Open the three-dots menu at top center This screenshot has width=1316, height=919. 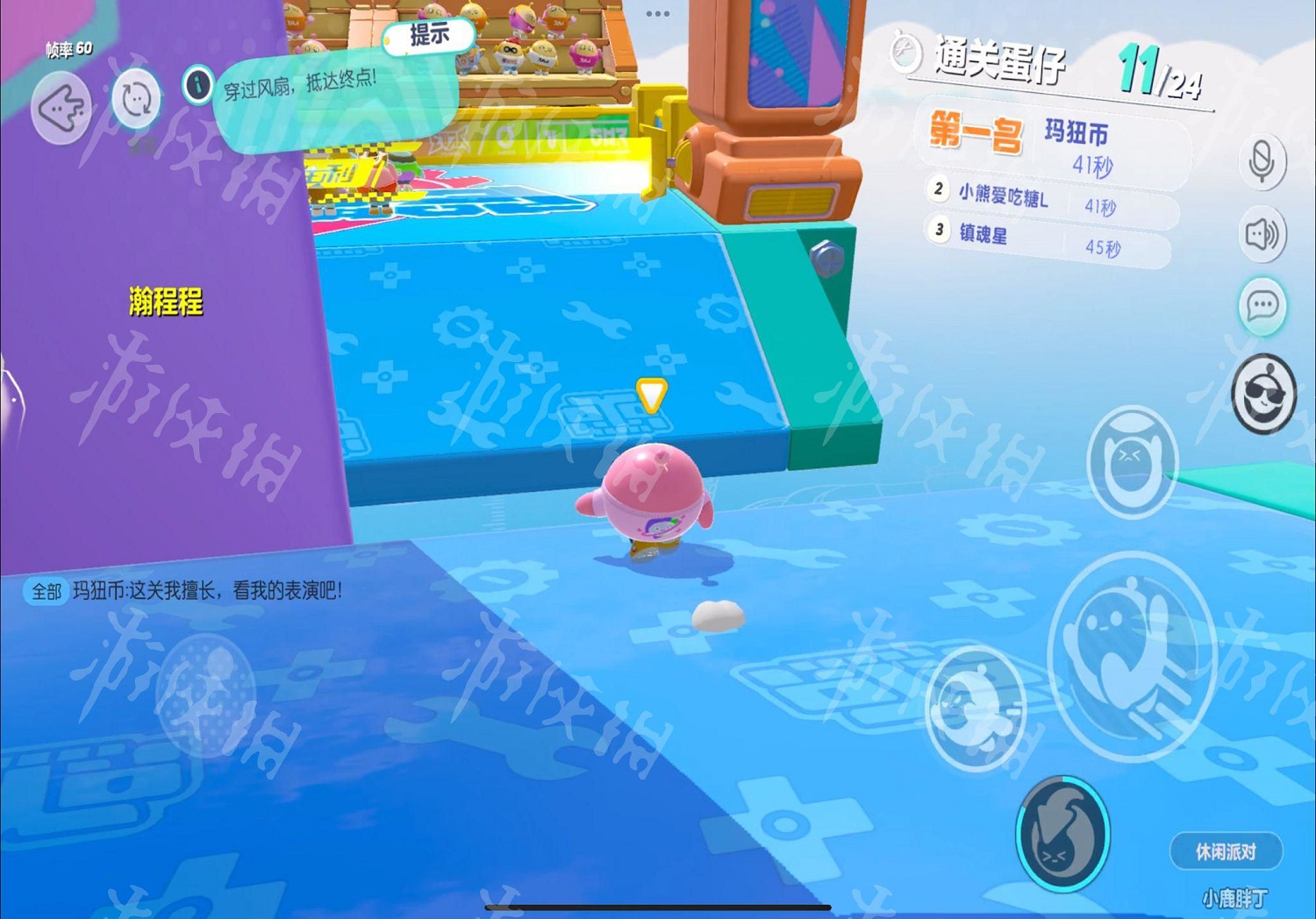coord(657,13)
